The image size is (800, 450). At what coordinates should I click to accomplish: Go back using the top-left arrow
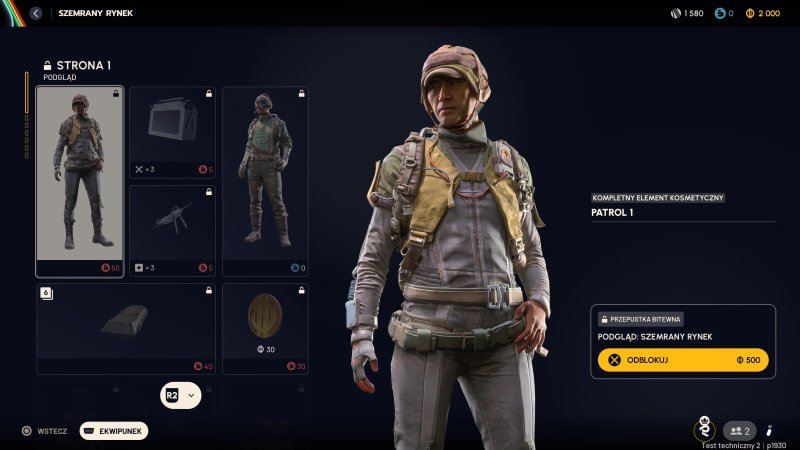point(36,13)
